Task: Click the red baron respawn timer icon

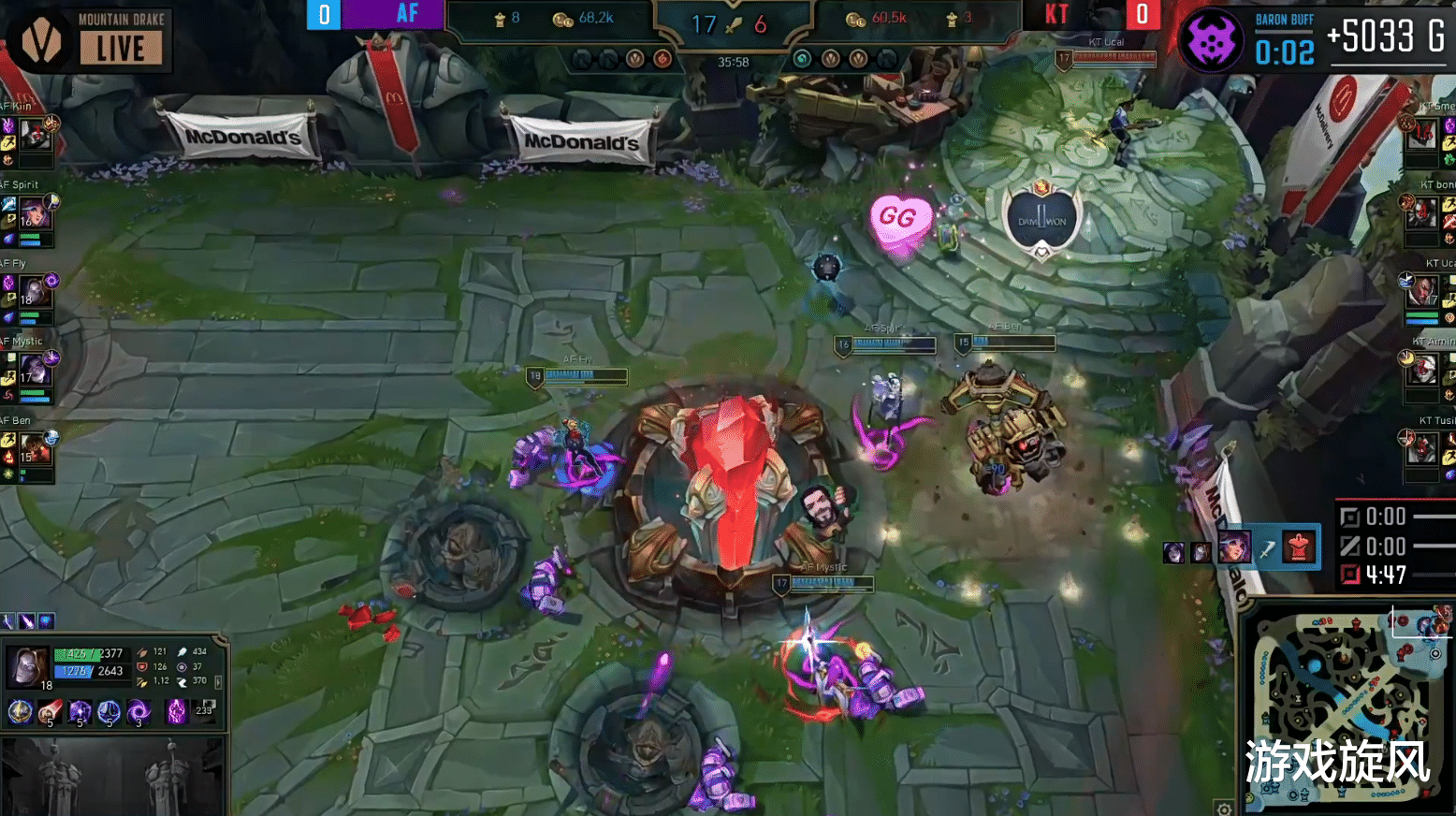Action: pos(1350,574)
